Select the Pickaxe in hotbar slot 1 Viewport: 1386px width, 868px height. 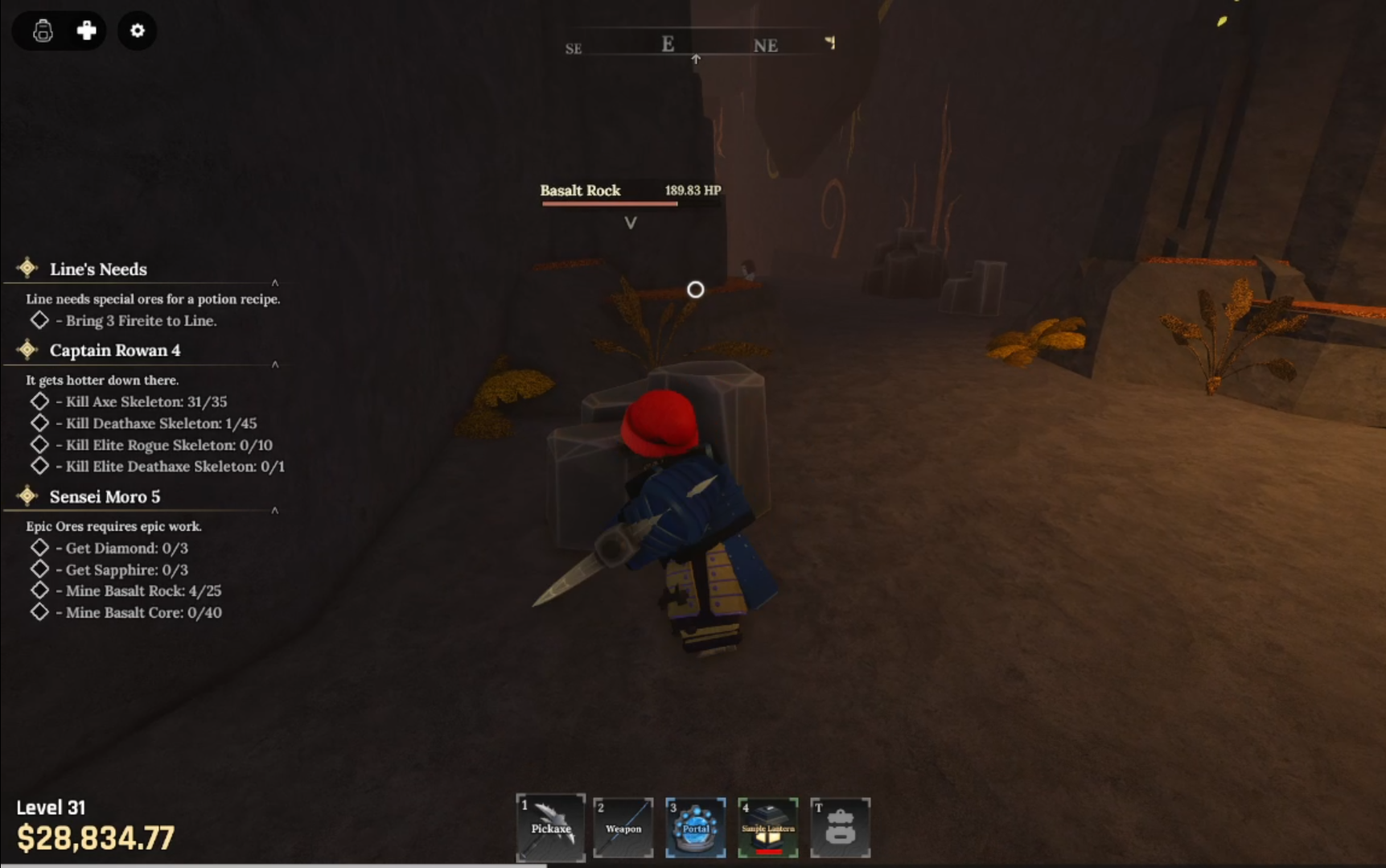coord(550,827)
